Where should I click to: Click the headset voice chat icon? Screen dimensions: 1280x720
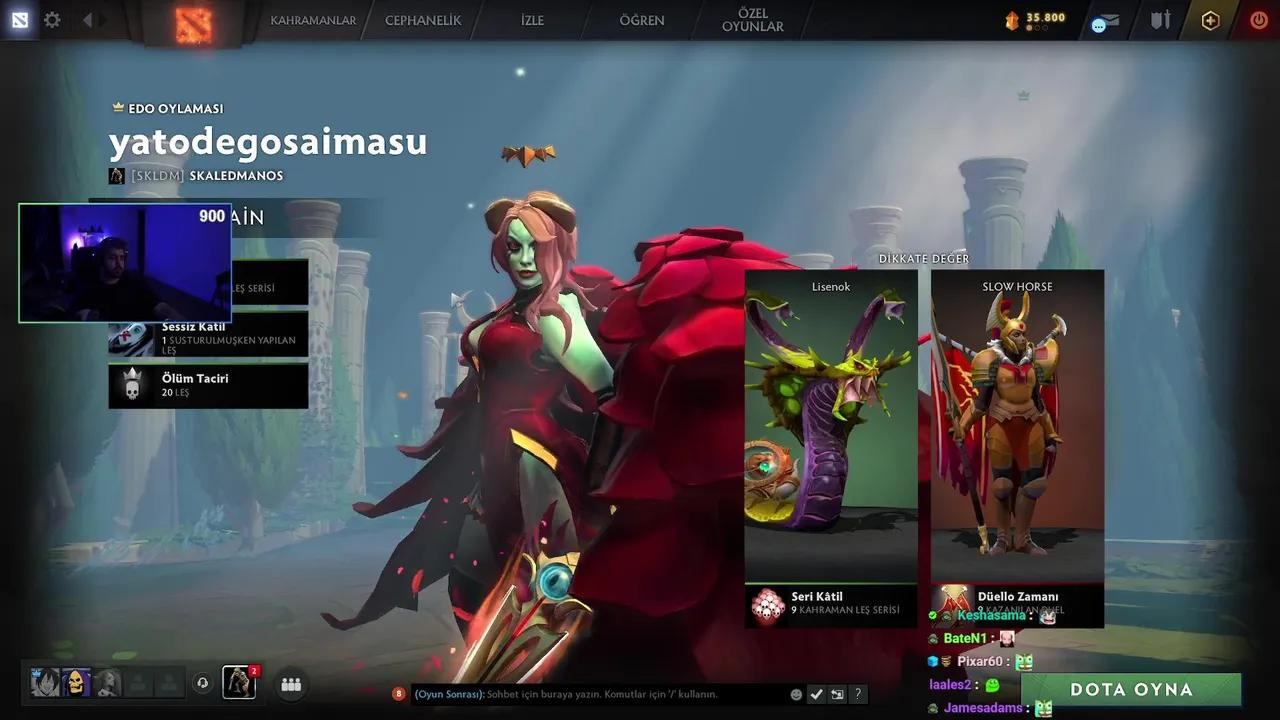point(203,682)
